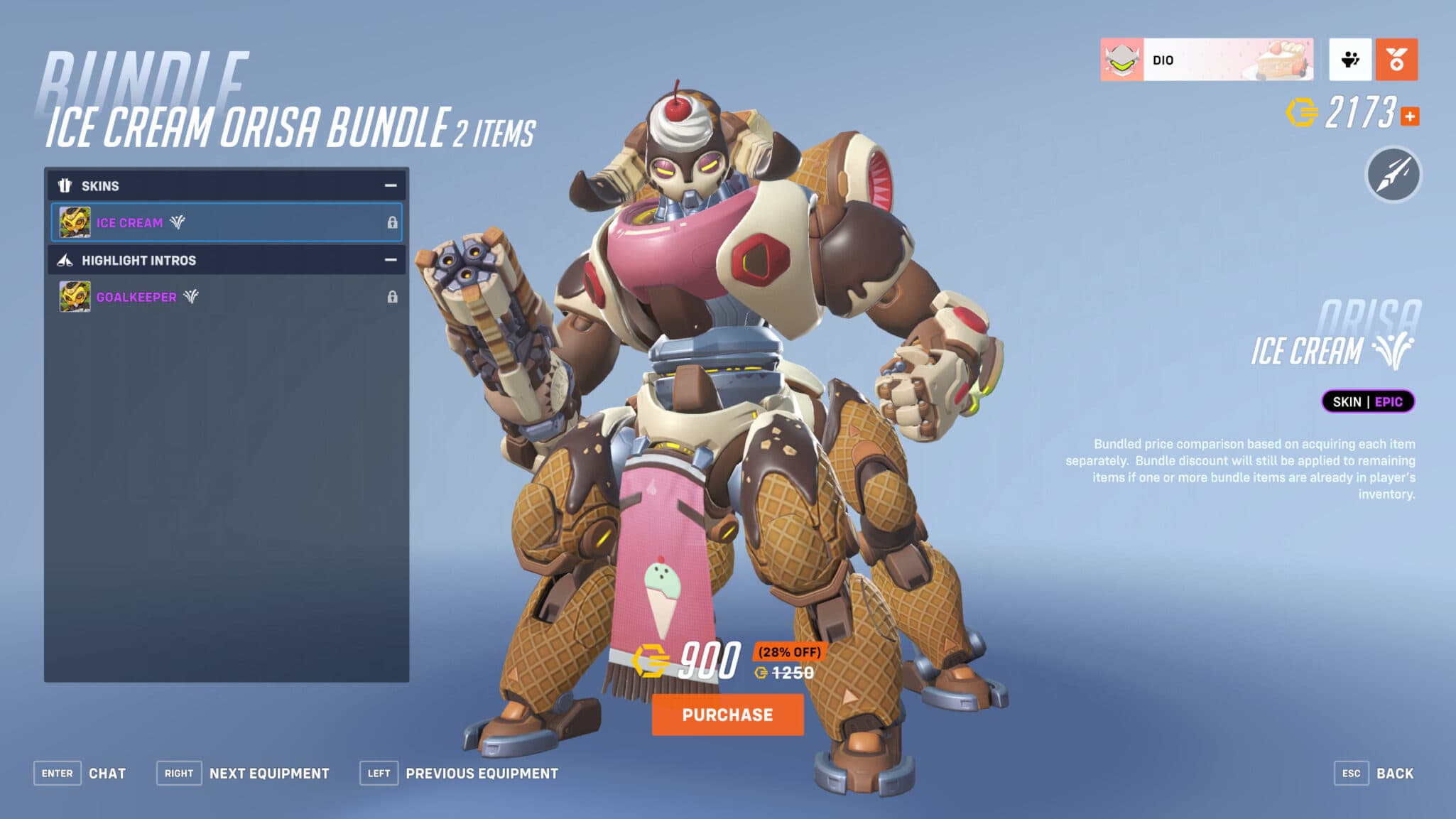The height and width of the screenshot is (819, 1456).
Task: Click the gold coins currency icon
Action: [x=1303, y=112]
